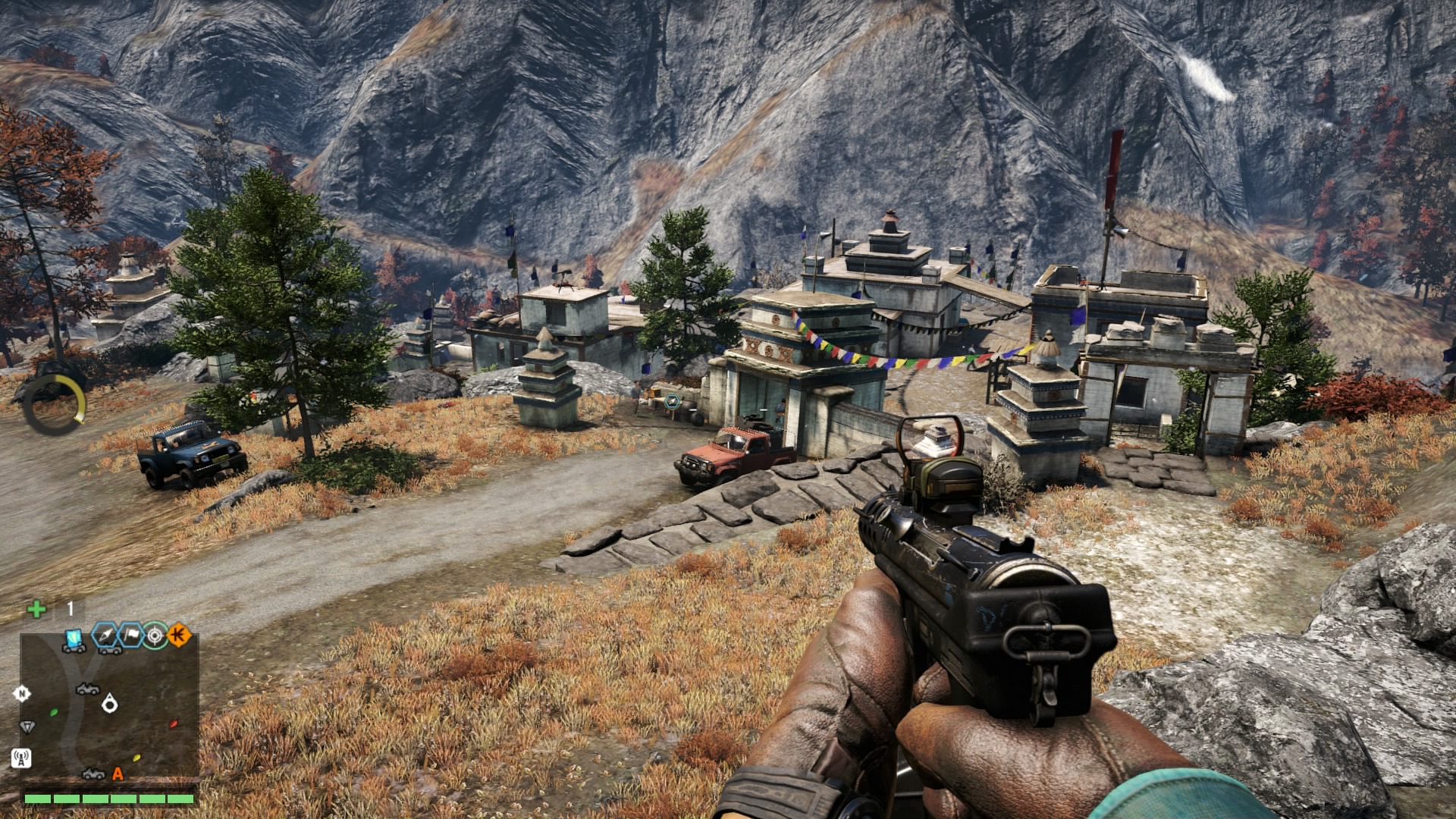Click the orange diamond marker on minimap
The image size is (1456, 819).
[x=179, y=635]
